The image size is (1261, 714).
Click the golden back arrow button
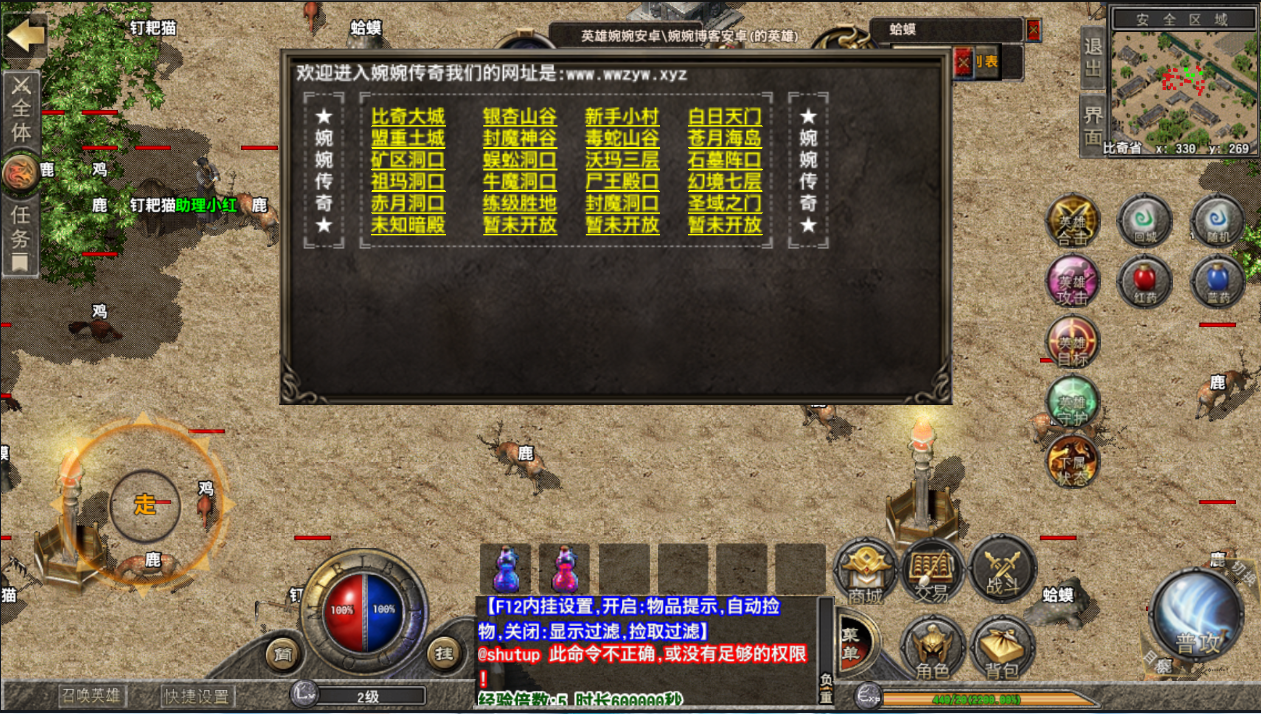[x=25, y=37]
